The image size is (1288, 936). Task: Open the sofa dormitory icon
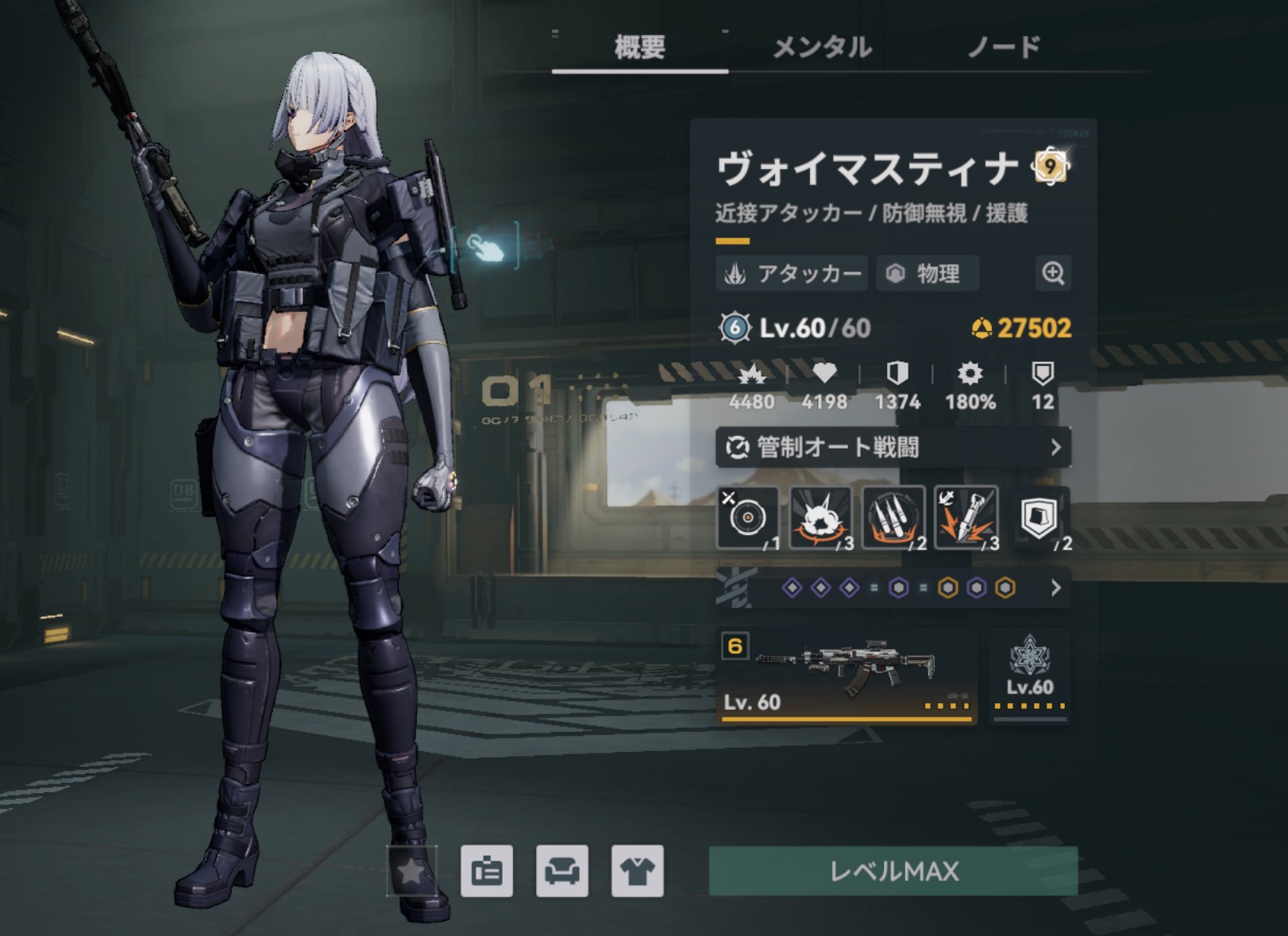tap(562, 872)
